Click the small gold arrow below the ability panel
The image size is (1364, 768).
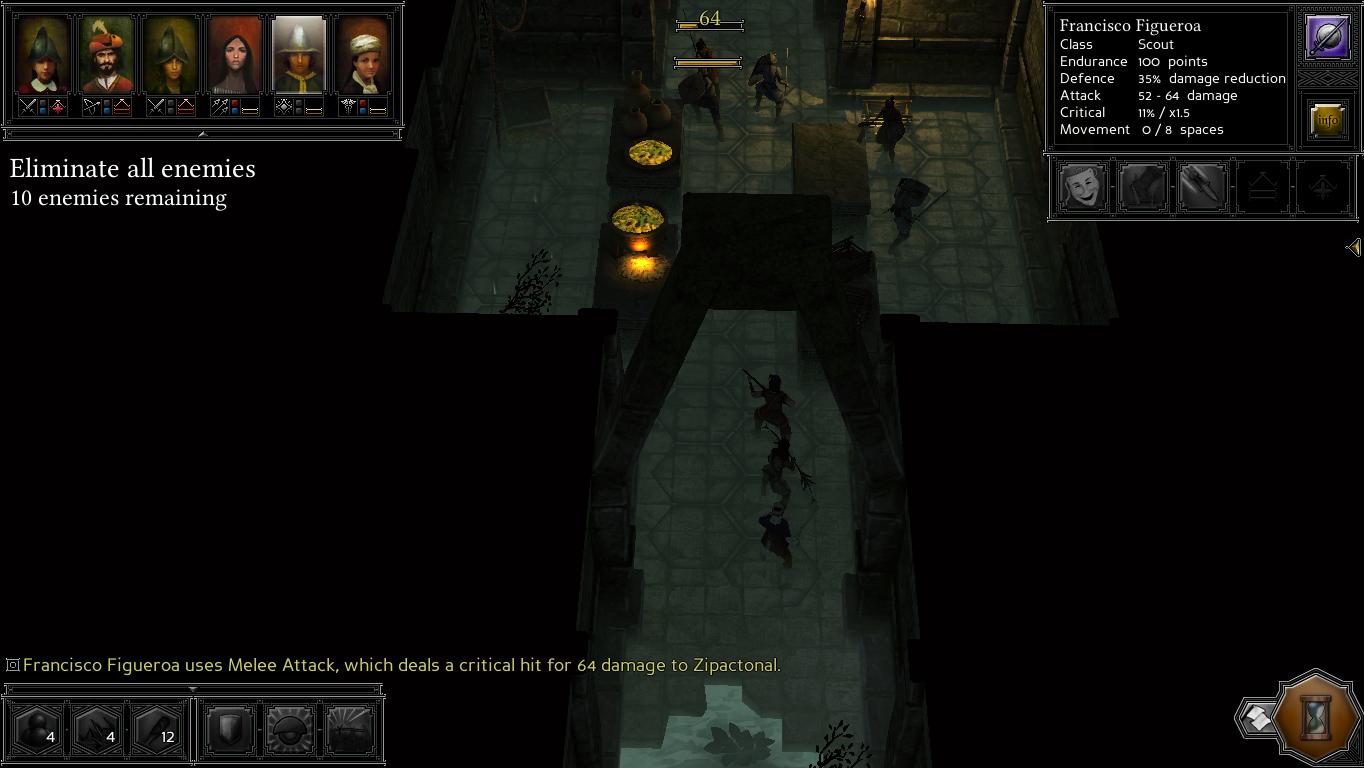click(1353, 247)
